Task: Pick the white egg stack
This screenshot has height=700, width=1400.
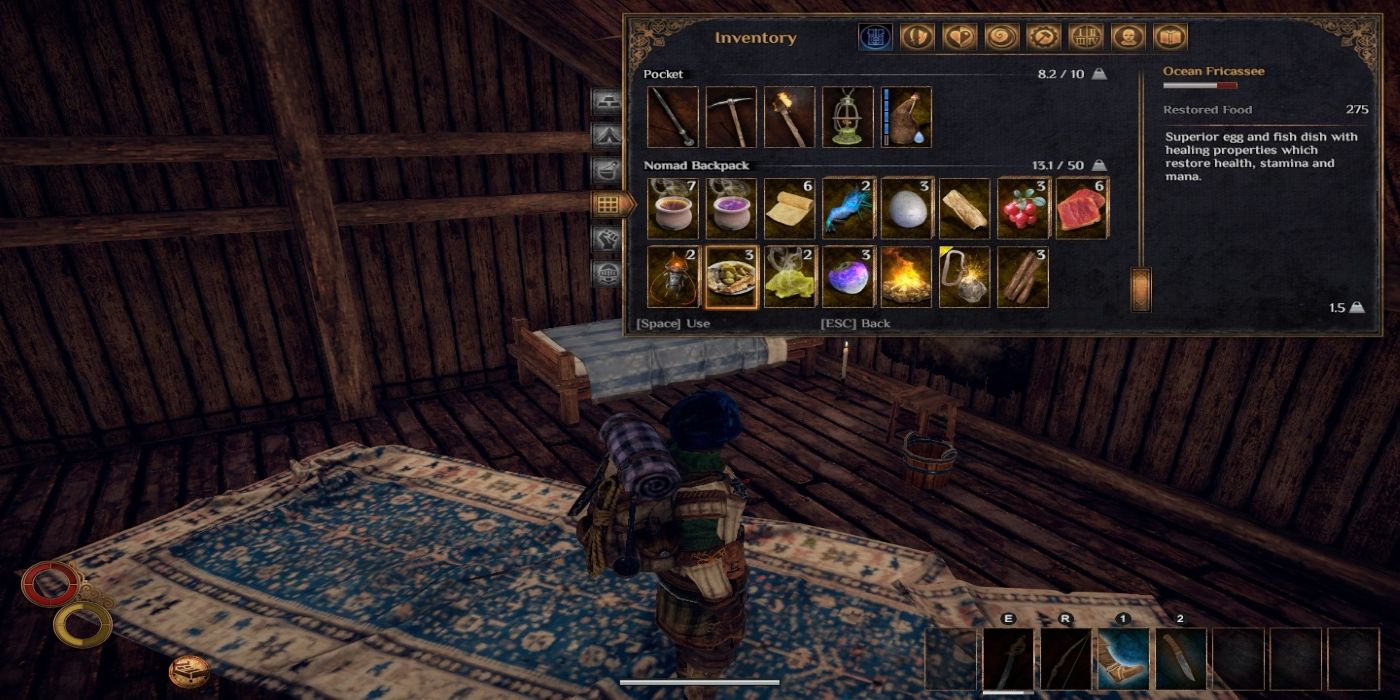Action: tap(907, 209)
